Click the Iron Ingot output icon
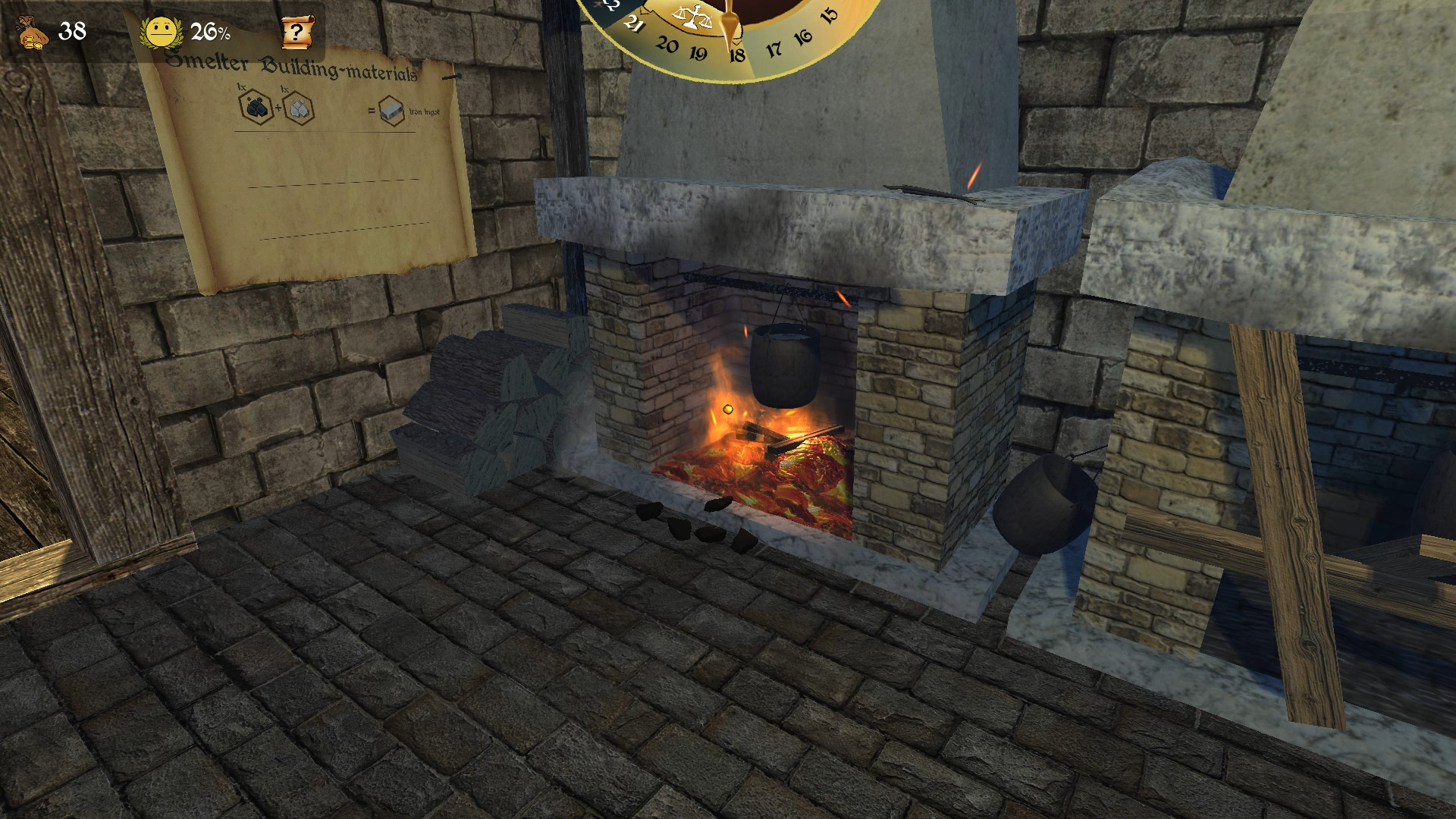 click(x=391, y=108)
